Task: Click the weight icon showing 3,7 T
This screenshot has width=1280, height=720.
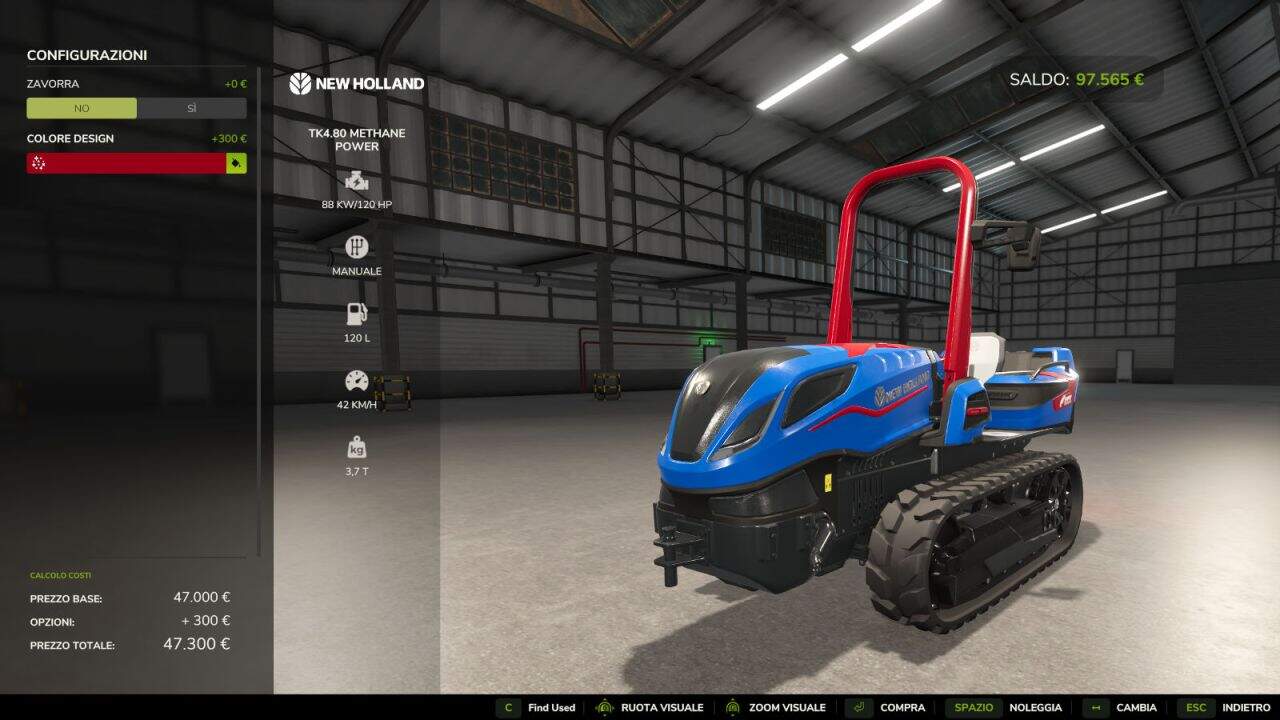Action: [x=357, y=446]
